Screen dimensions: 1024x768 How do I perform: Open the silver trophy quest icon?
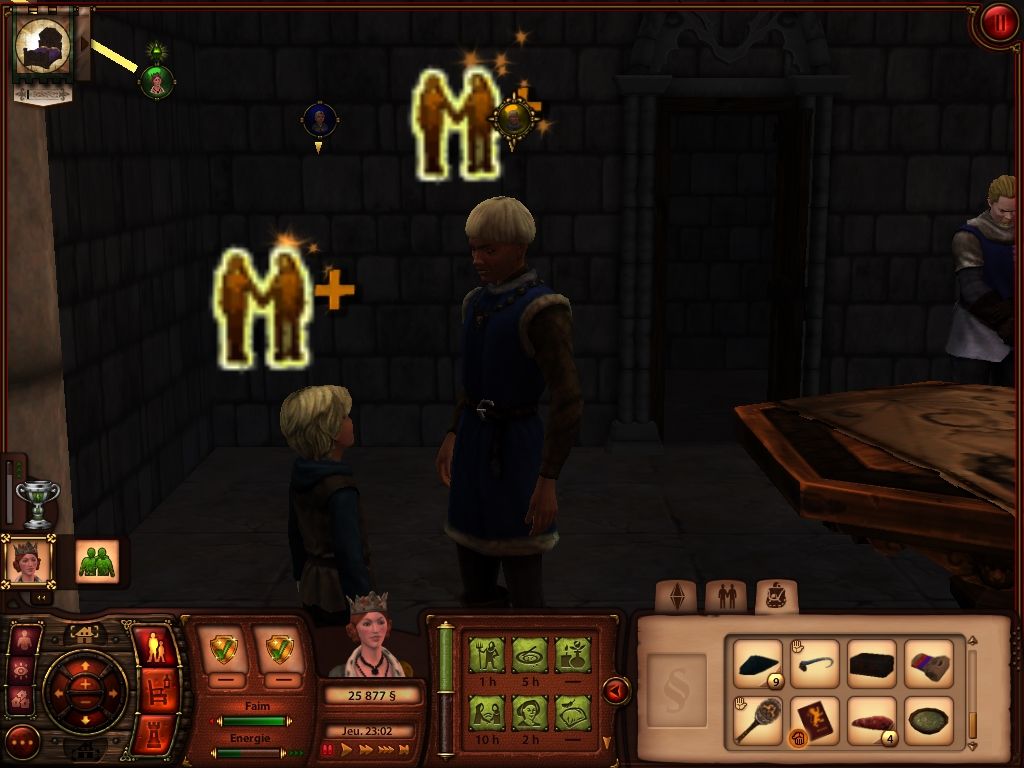click(x=38, y=501)
